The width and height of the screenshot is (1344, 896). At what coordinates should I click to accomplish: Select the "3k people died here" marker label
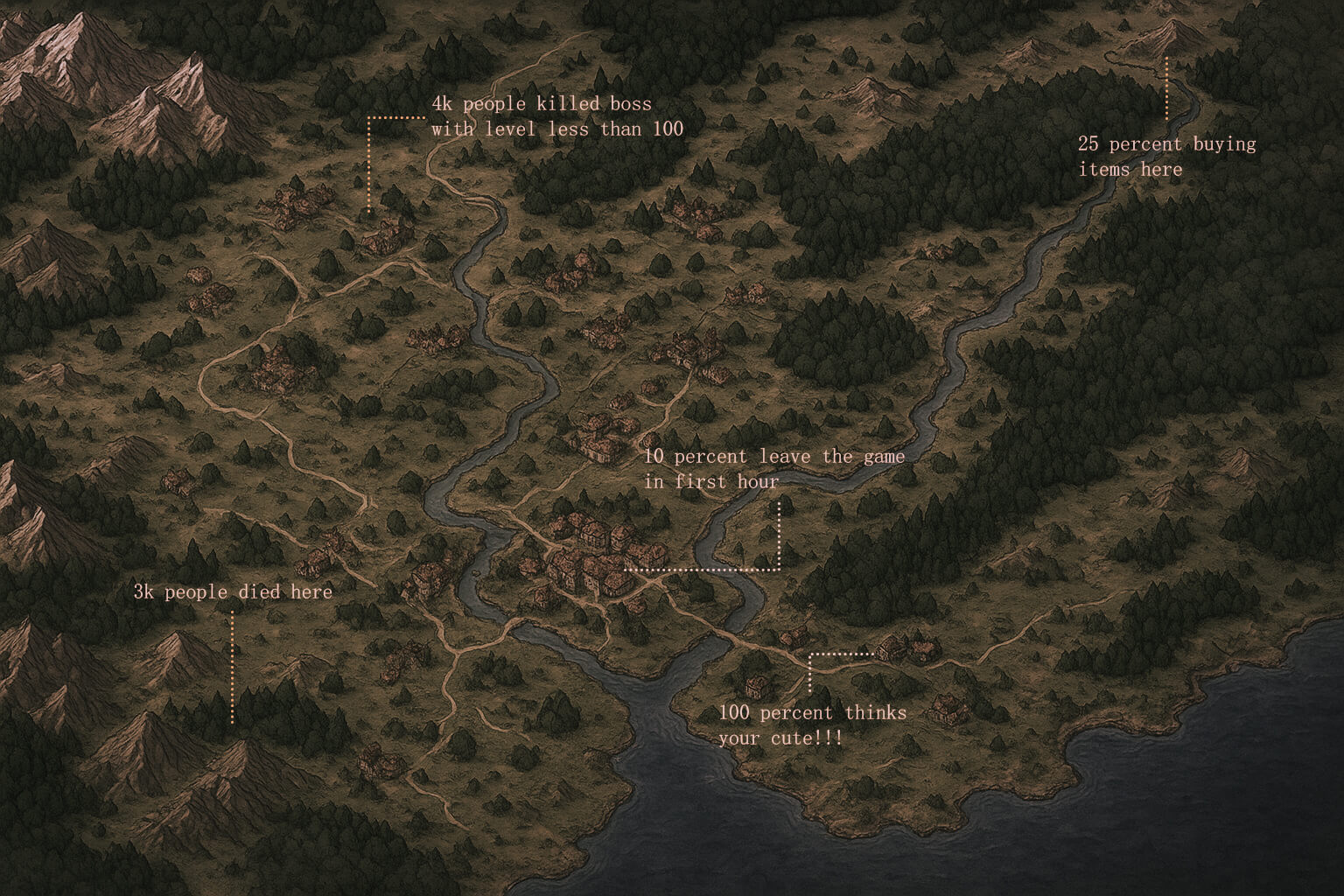point(233,592)
